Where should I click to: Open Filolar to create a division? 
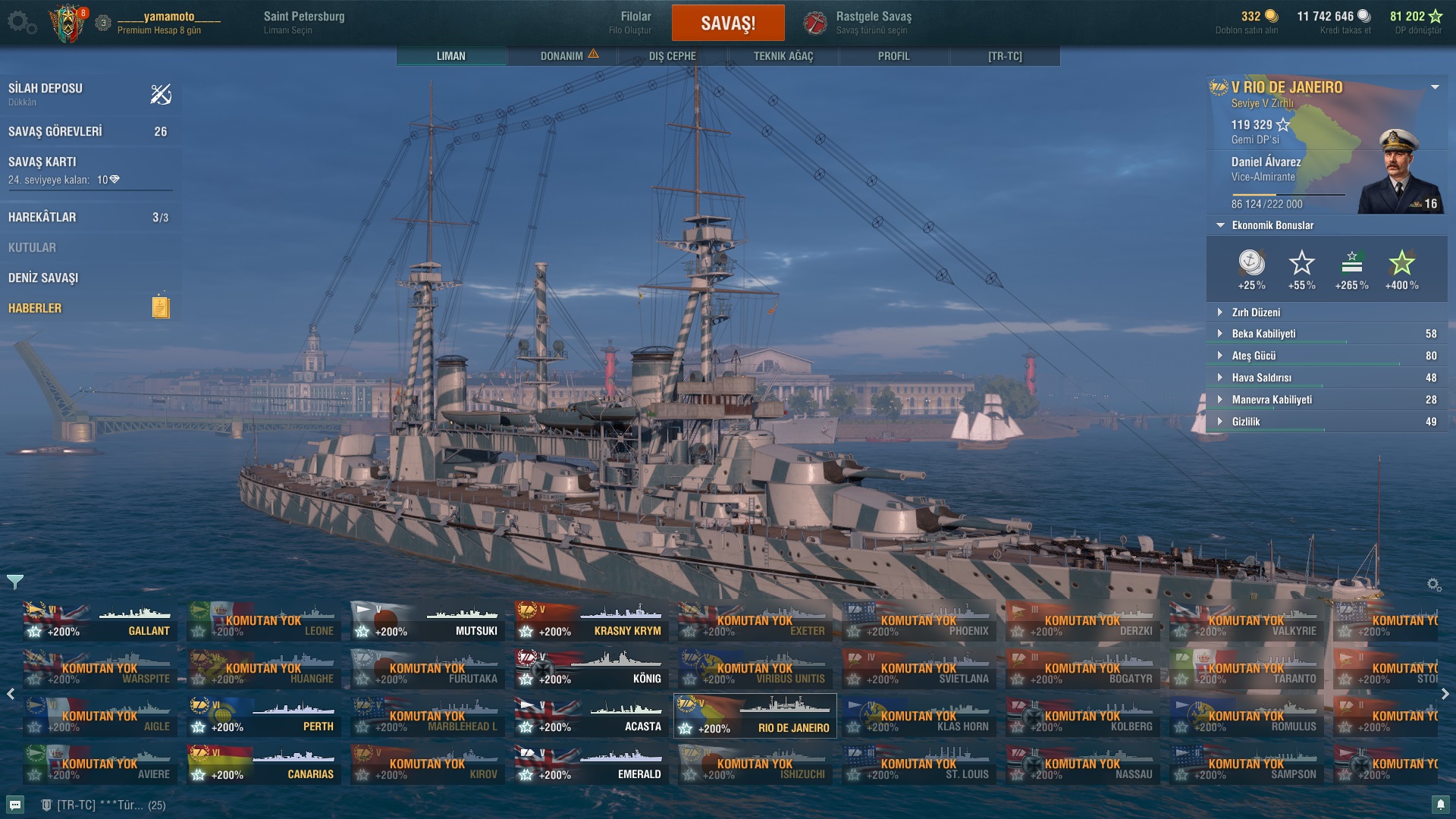point(635,23)
